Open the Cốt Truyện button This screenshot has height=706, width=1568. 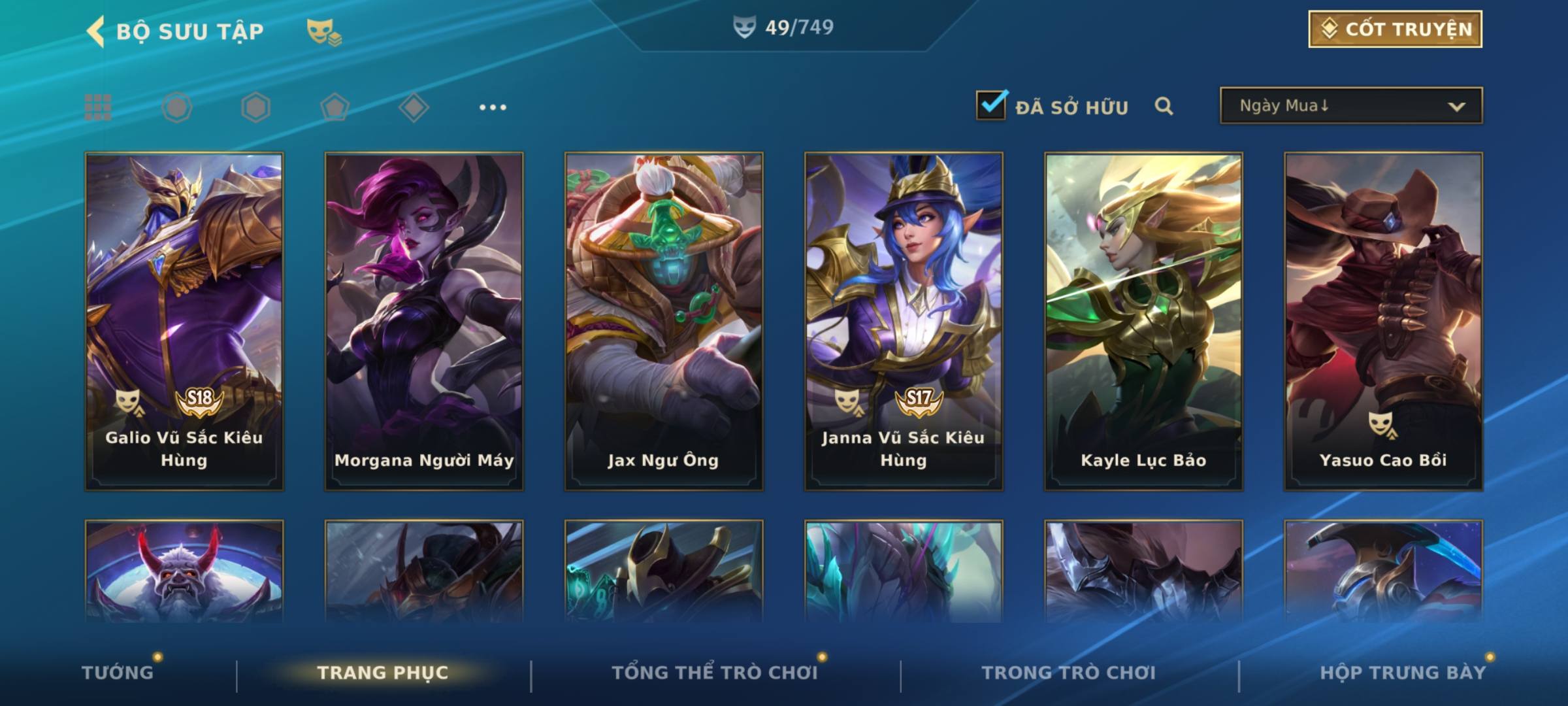click(1395, 29)
